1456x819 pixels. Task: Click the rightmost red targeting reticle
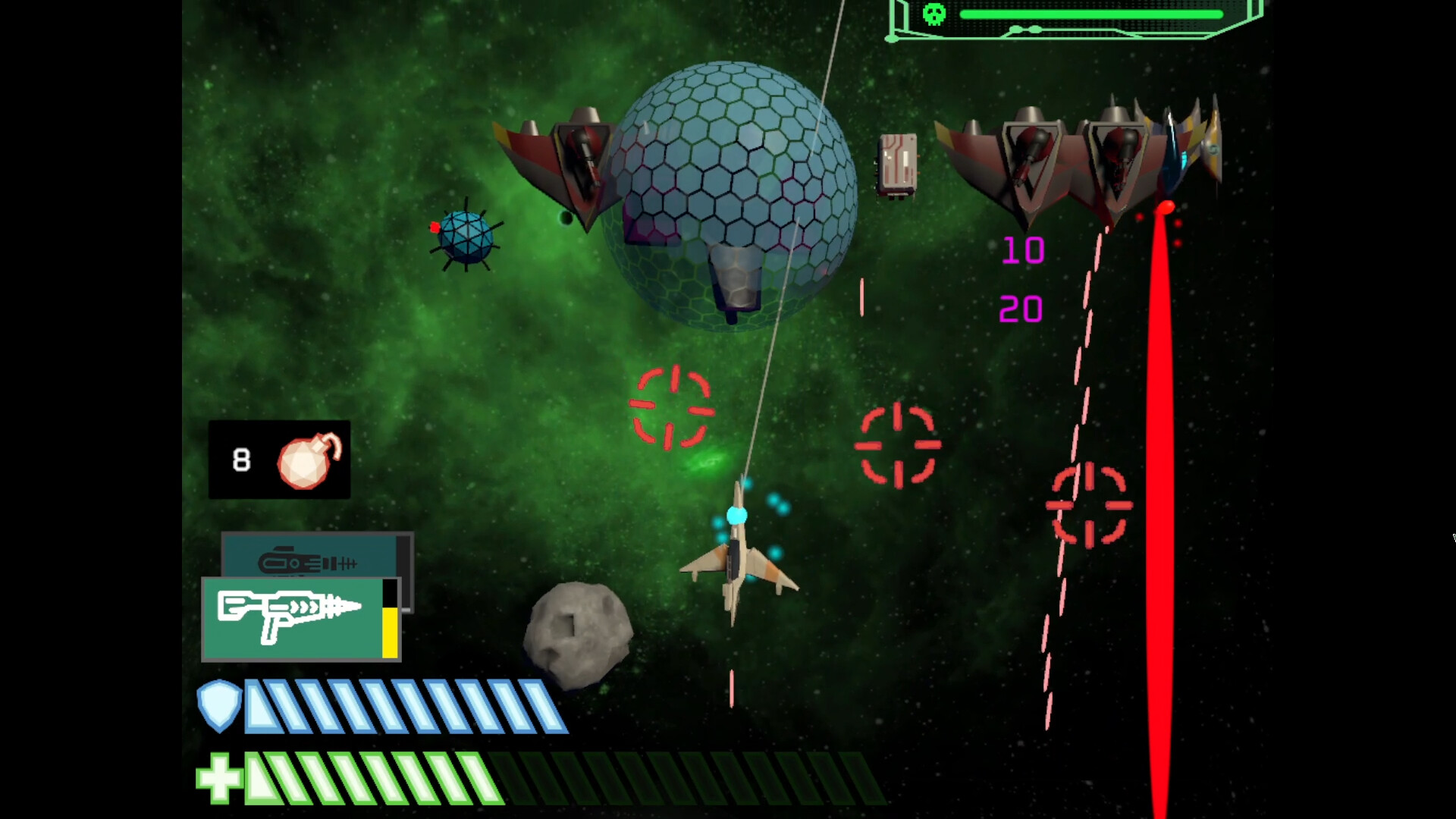point(1090,504)
